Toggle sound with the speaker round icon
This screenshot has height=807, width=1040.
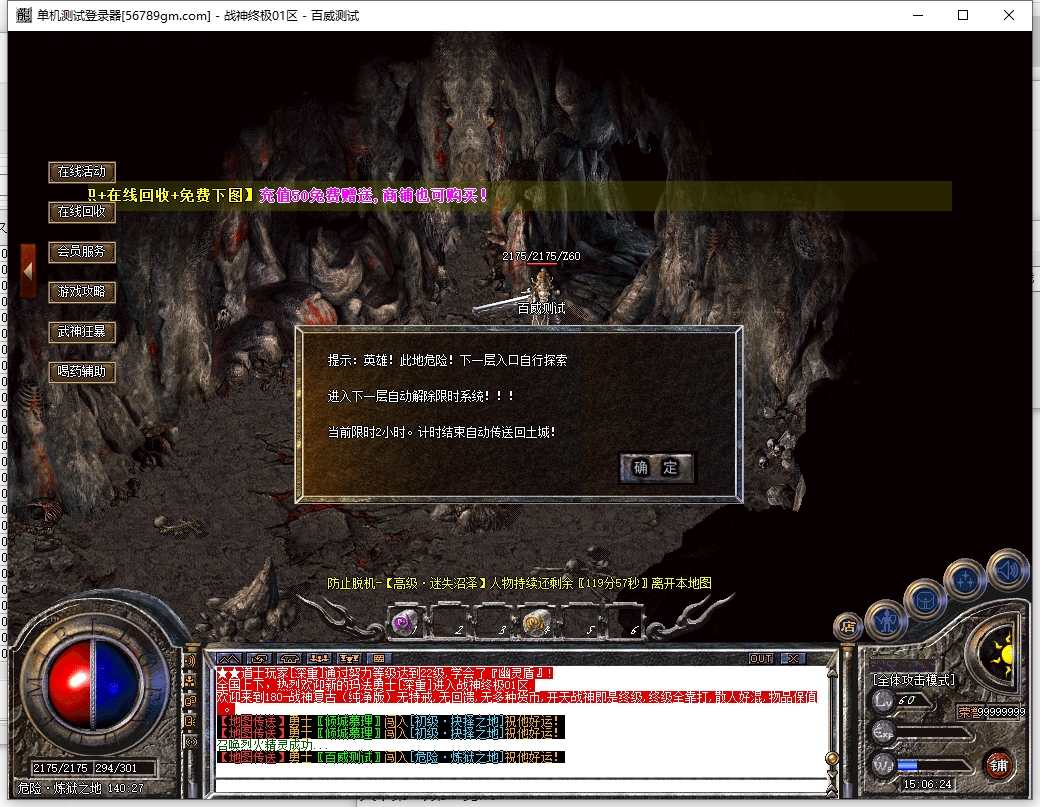point(1007,570)
